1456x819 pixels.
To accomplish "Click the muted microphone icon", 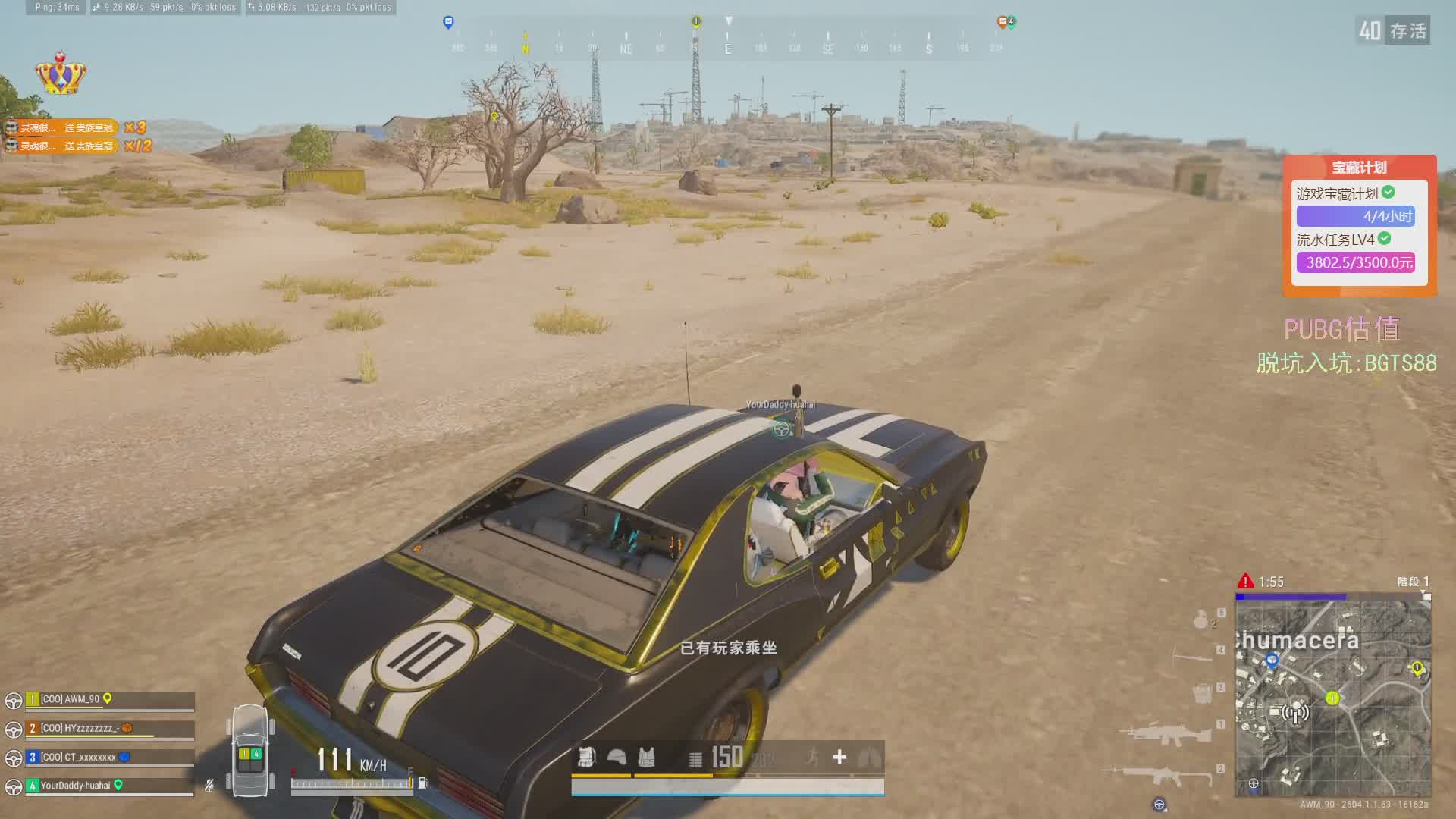I will [209, 786].
